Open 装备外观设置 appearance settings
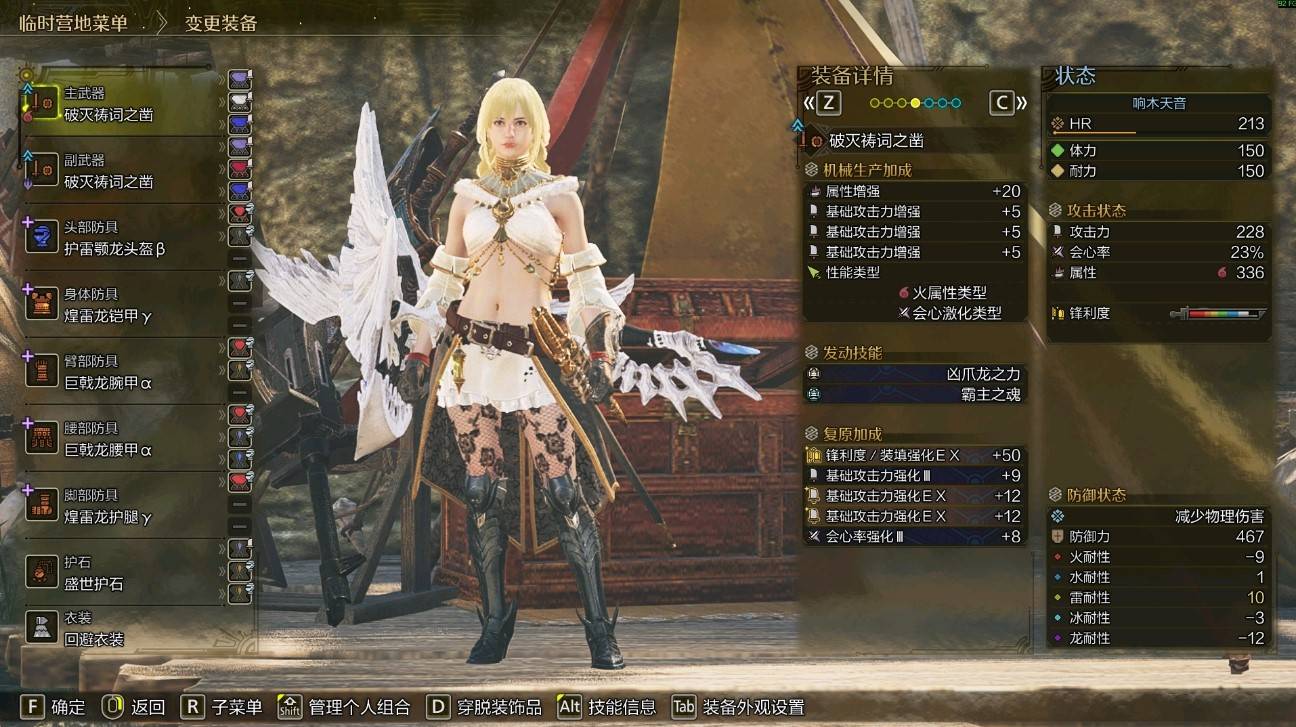Image resolution: width=1296 pixels, height=727 pixels. pyautogui.click(x=738, y=707)
